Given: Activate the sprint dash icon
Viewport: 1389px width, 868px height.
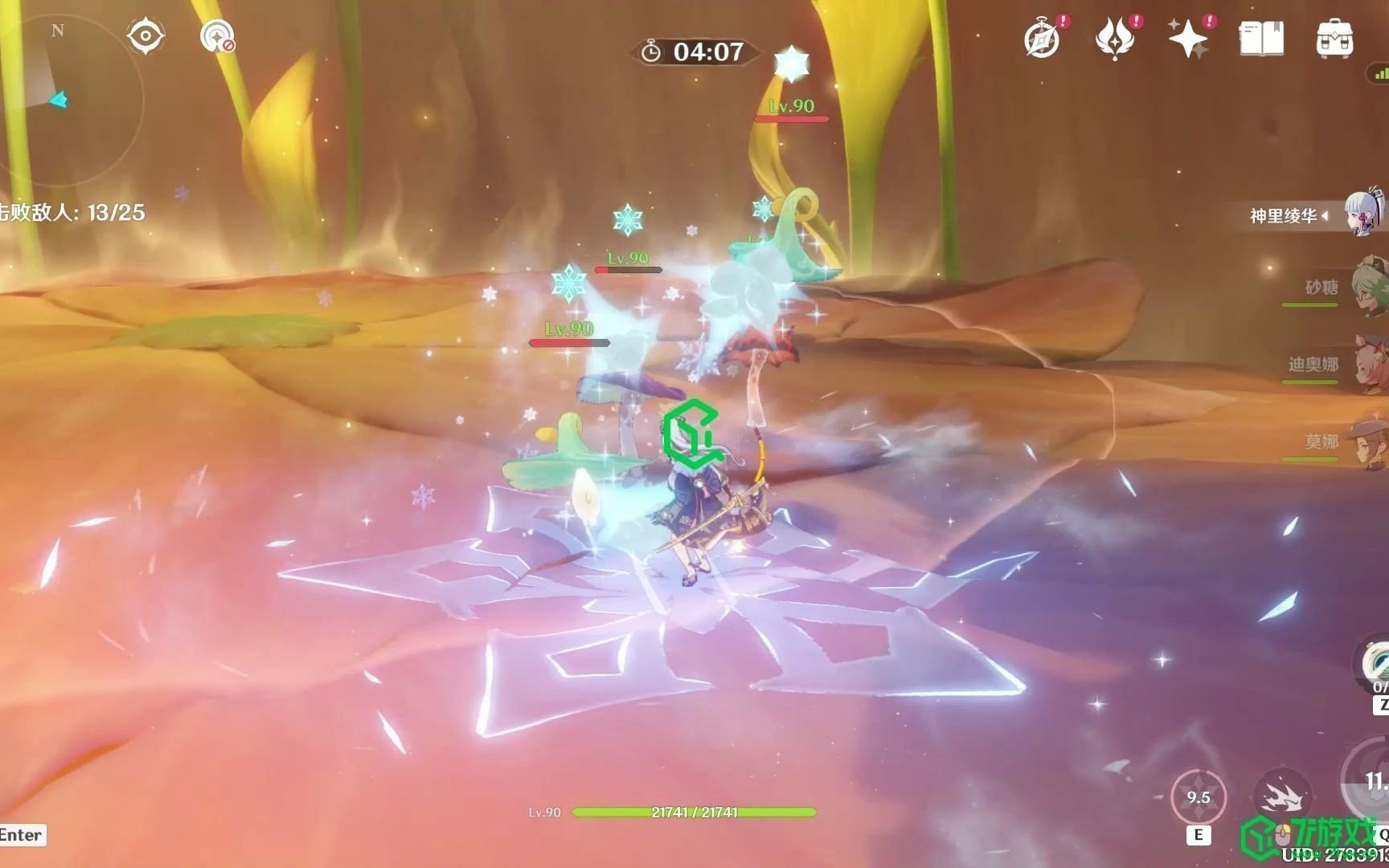Looking at the screenshot, I should pos(1282,797).
